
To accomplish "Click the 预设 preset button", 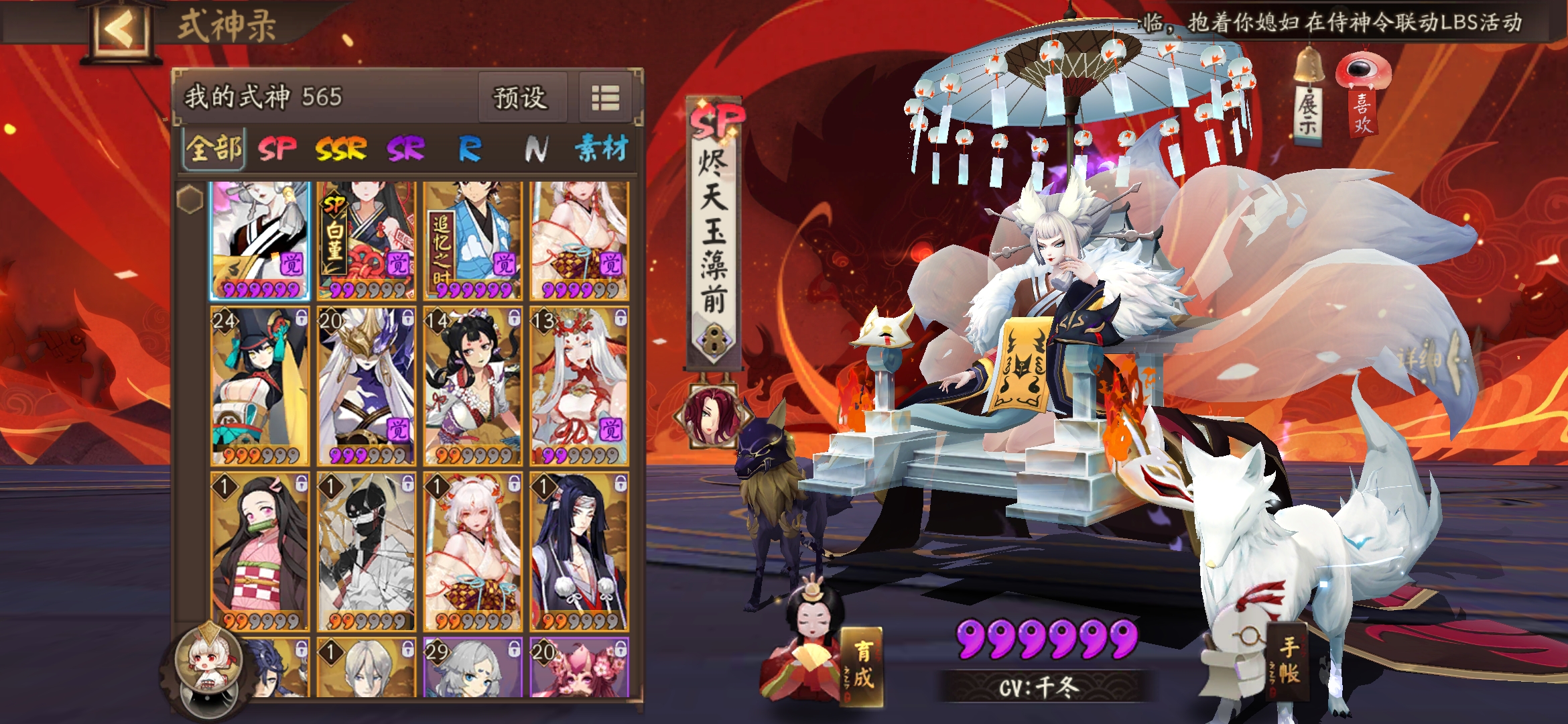I will 523,98.
